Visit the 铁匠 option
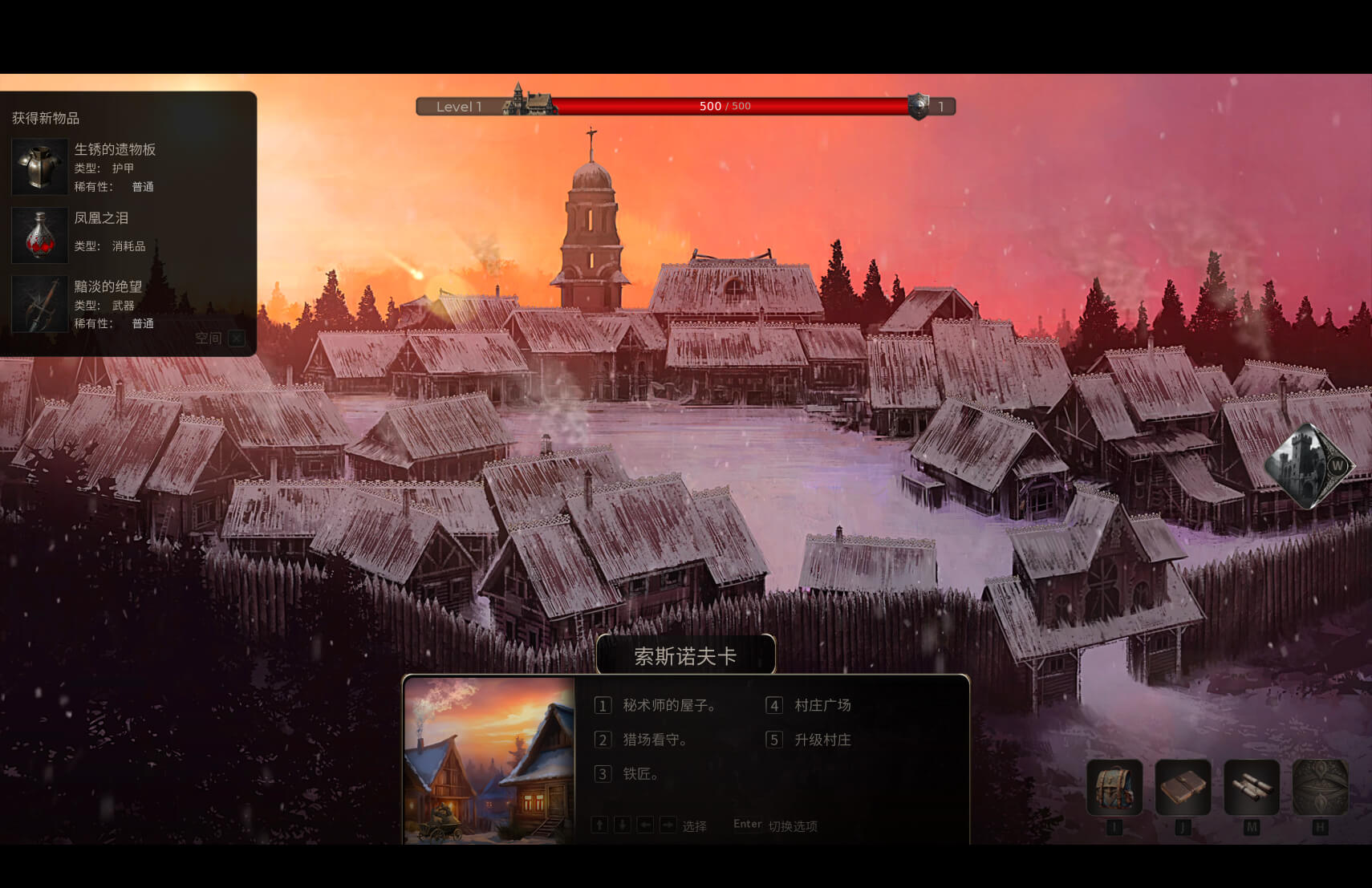The height and width of the screenshot is (888, 1372). pyautogui.click(x=640, y=774)
